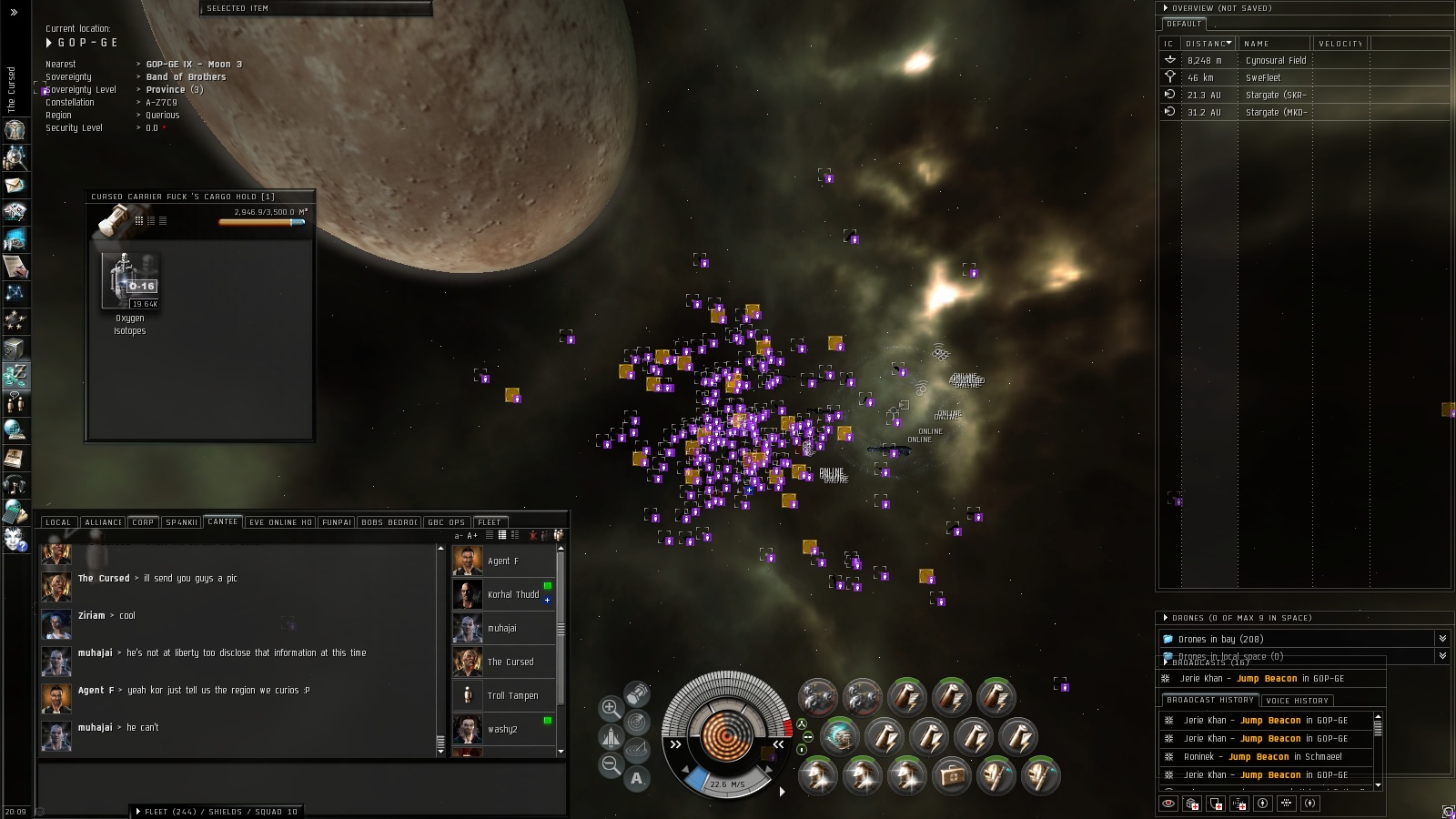1456x819 pixels.
Task: Choose Troll Tampen from the channel members
Action: (512, 696)
